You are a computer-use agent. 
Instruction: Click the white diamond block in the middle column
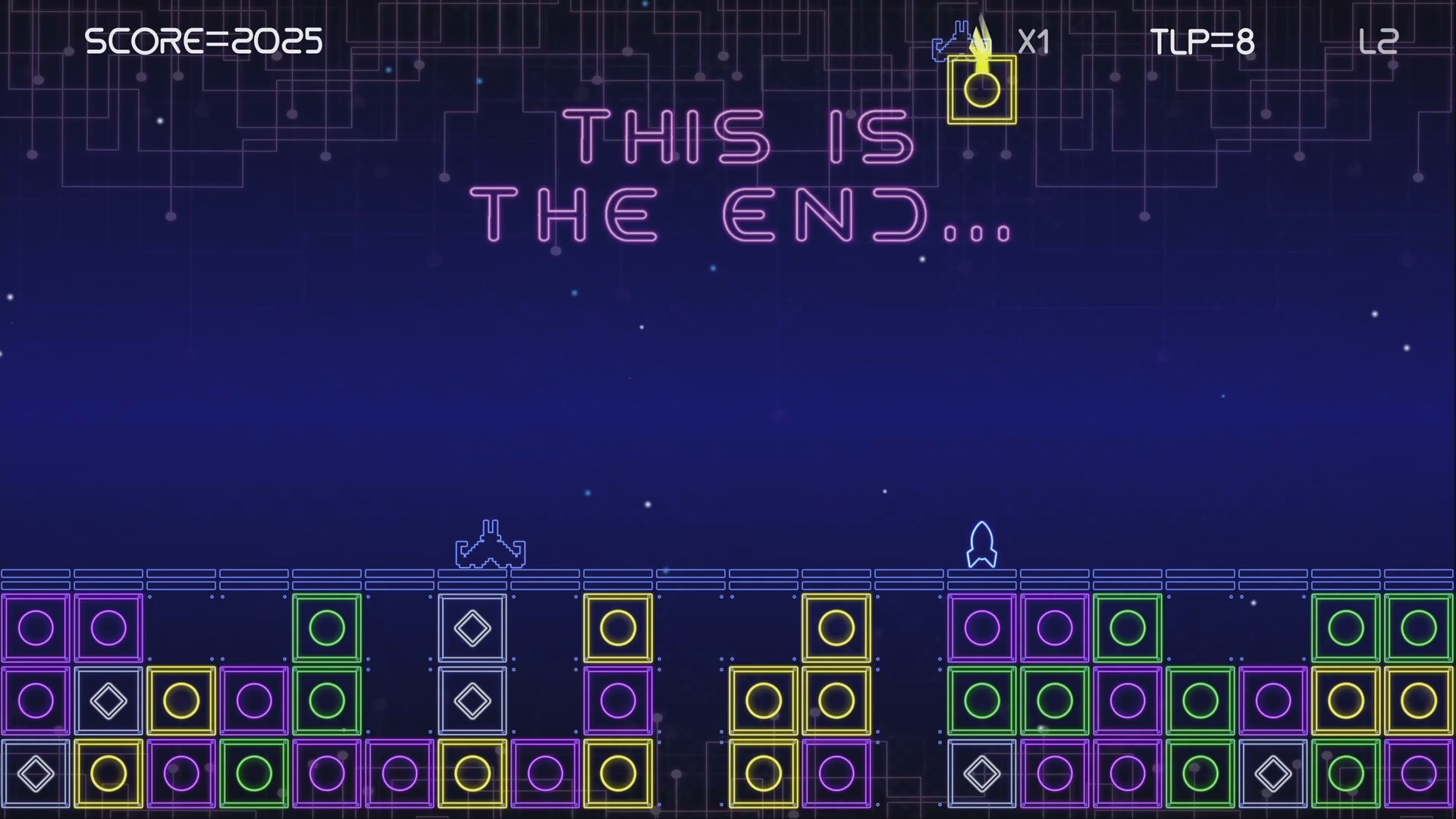(x=472, y=627)
